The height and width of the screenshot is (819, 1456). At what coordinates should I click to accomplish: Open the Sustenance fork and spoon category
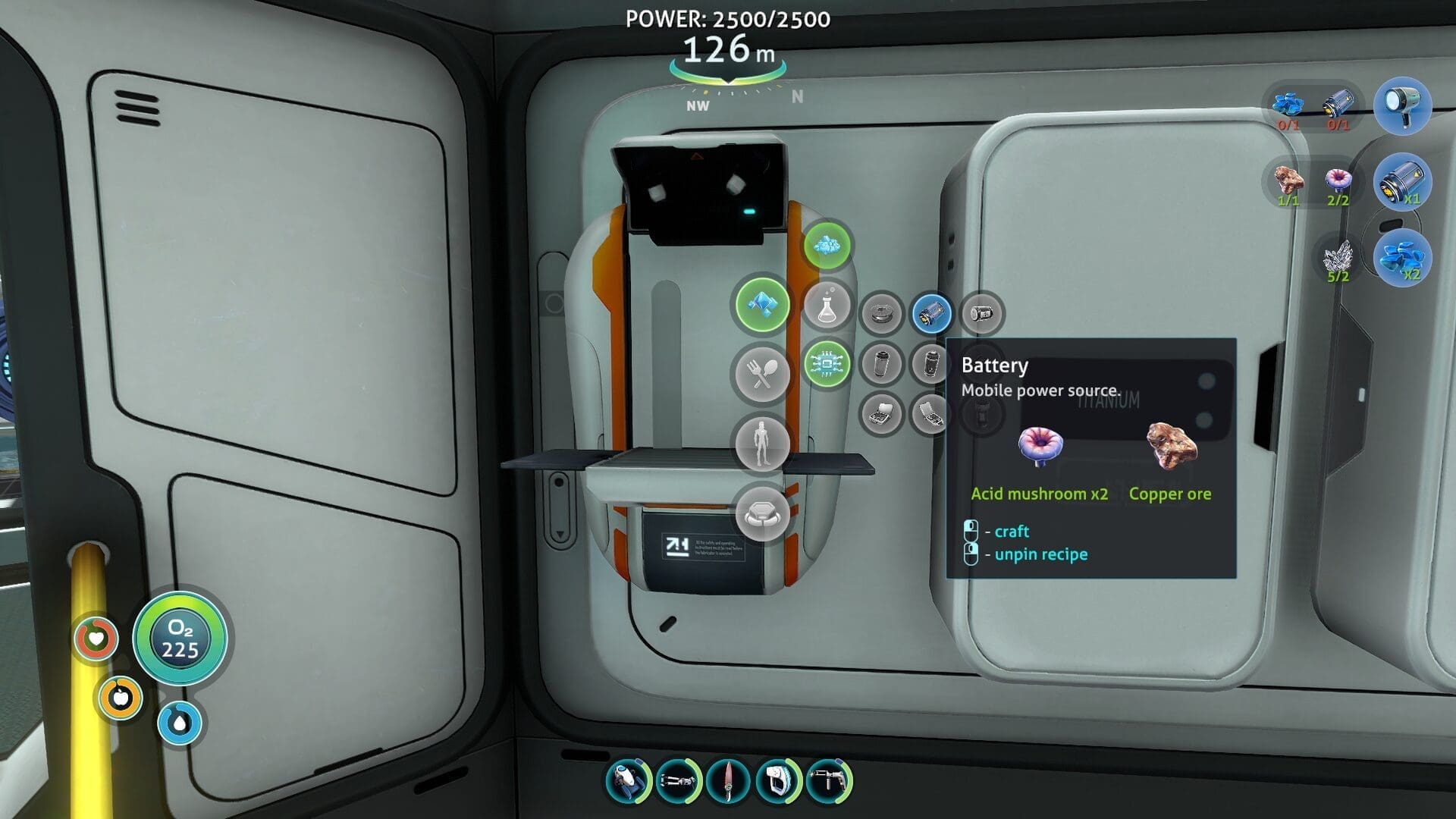click(x=762, y=374)
